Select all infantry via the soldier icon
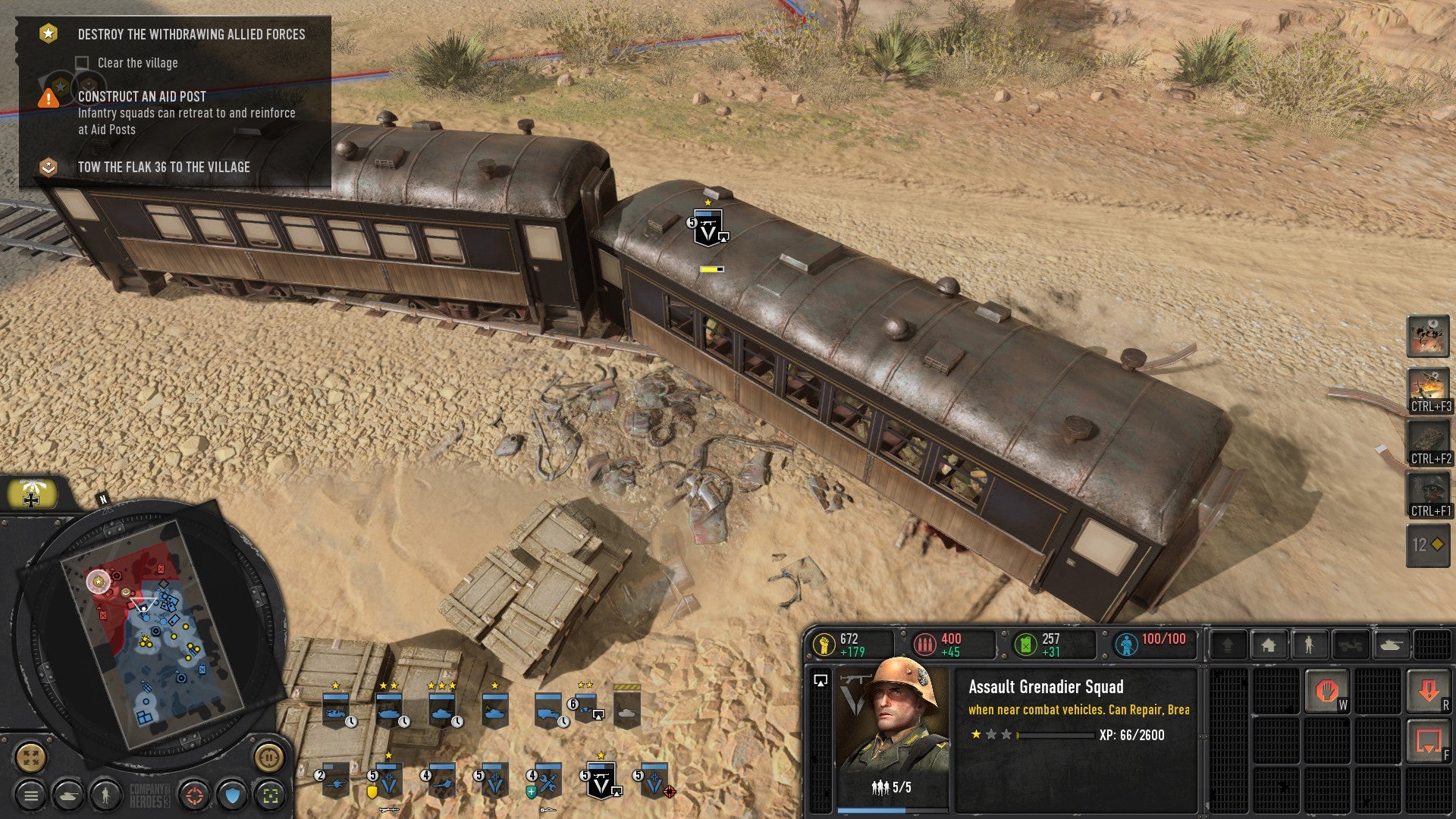This screenshot has width=1456, height=819. click(x=106, y=795)
